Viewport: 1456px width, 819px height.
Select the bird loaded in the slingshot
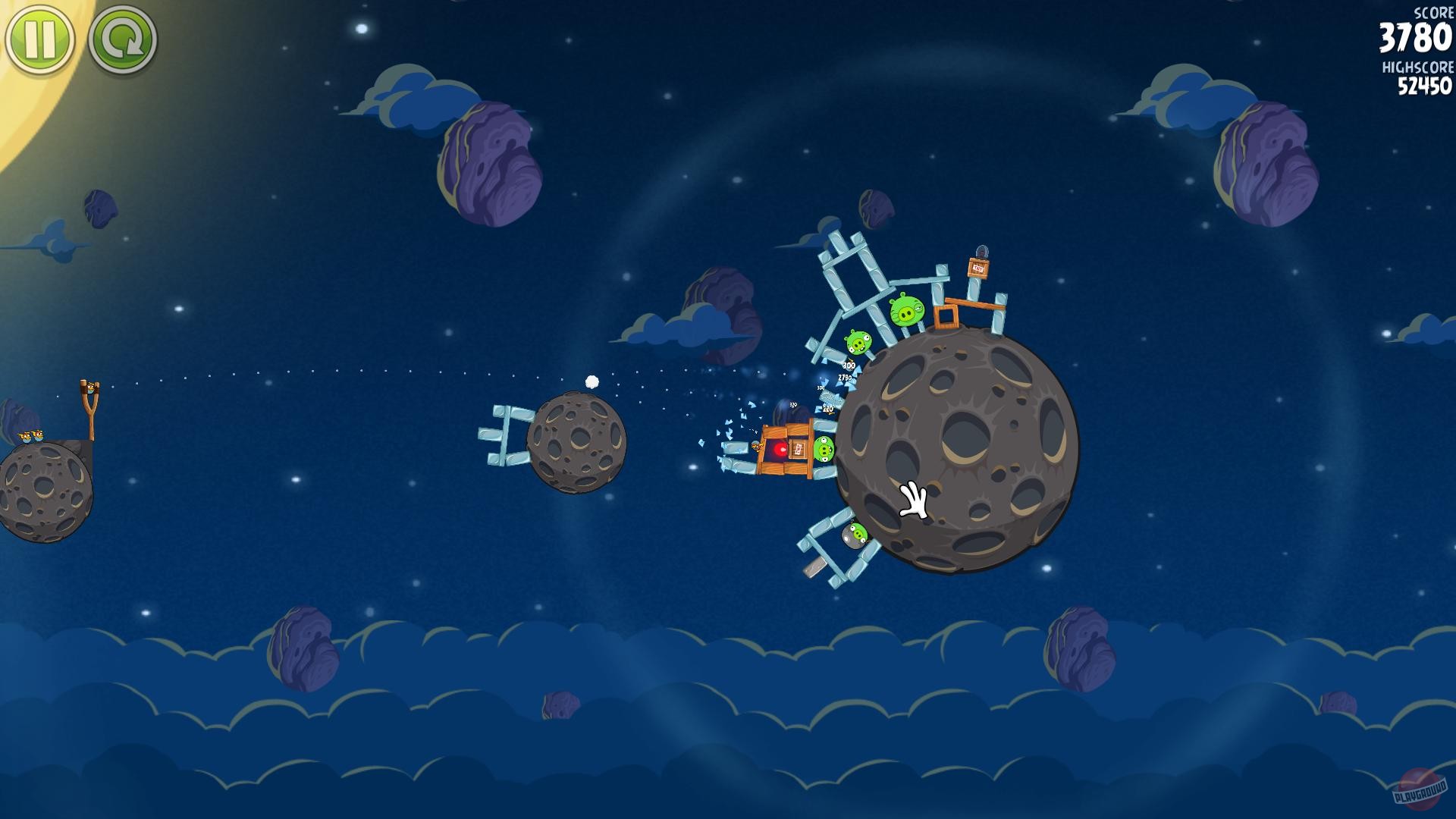coord(90,388)
